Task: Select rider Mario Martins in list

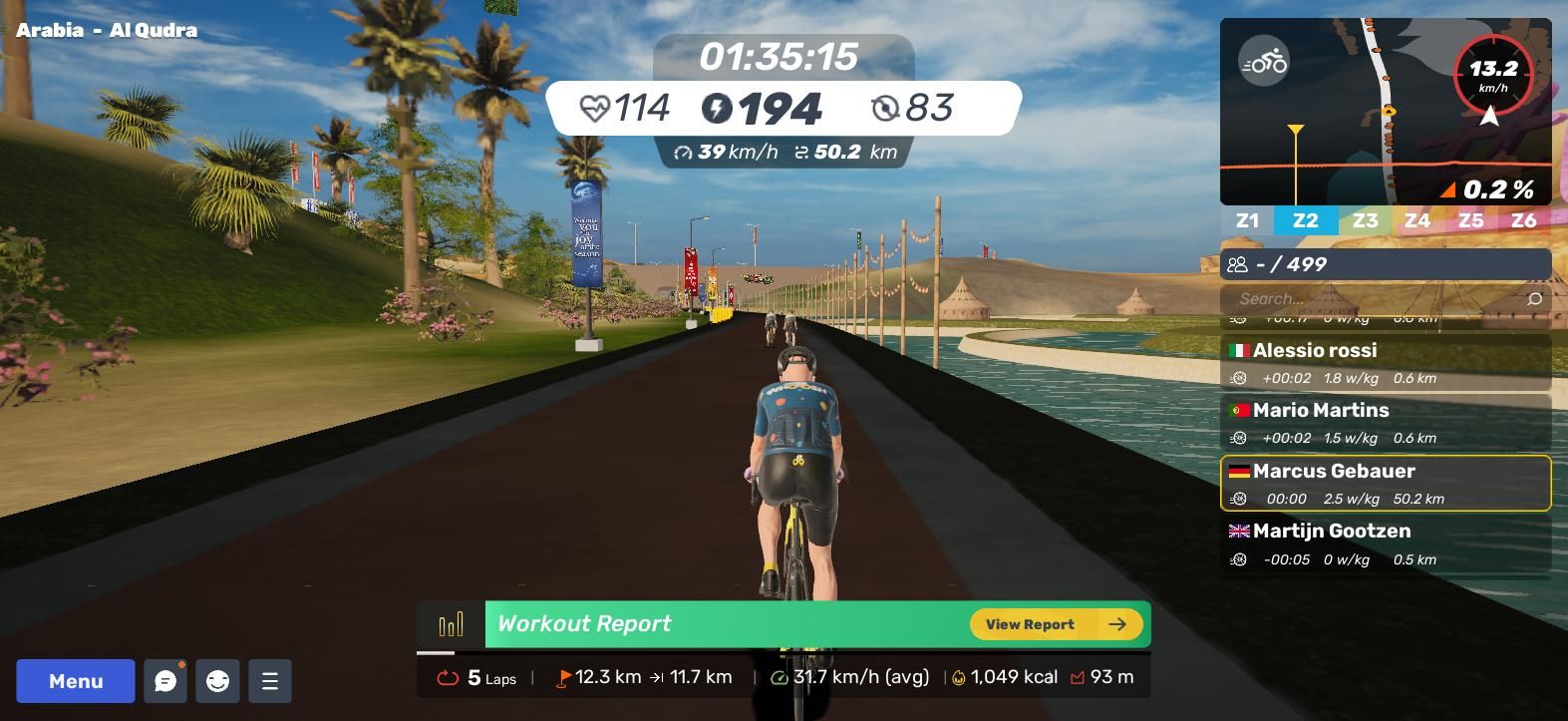Action: click(x=1386, y=423)
